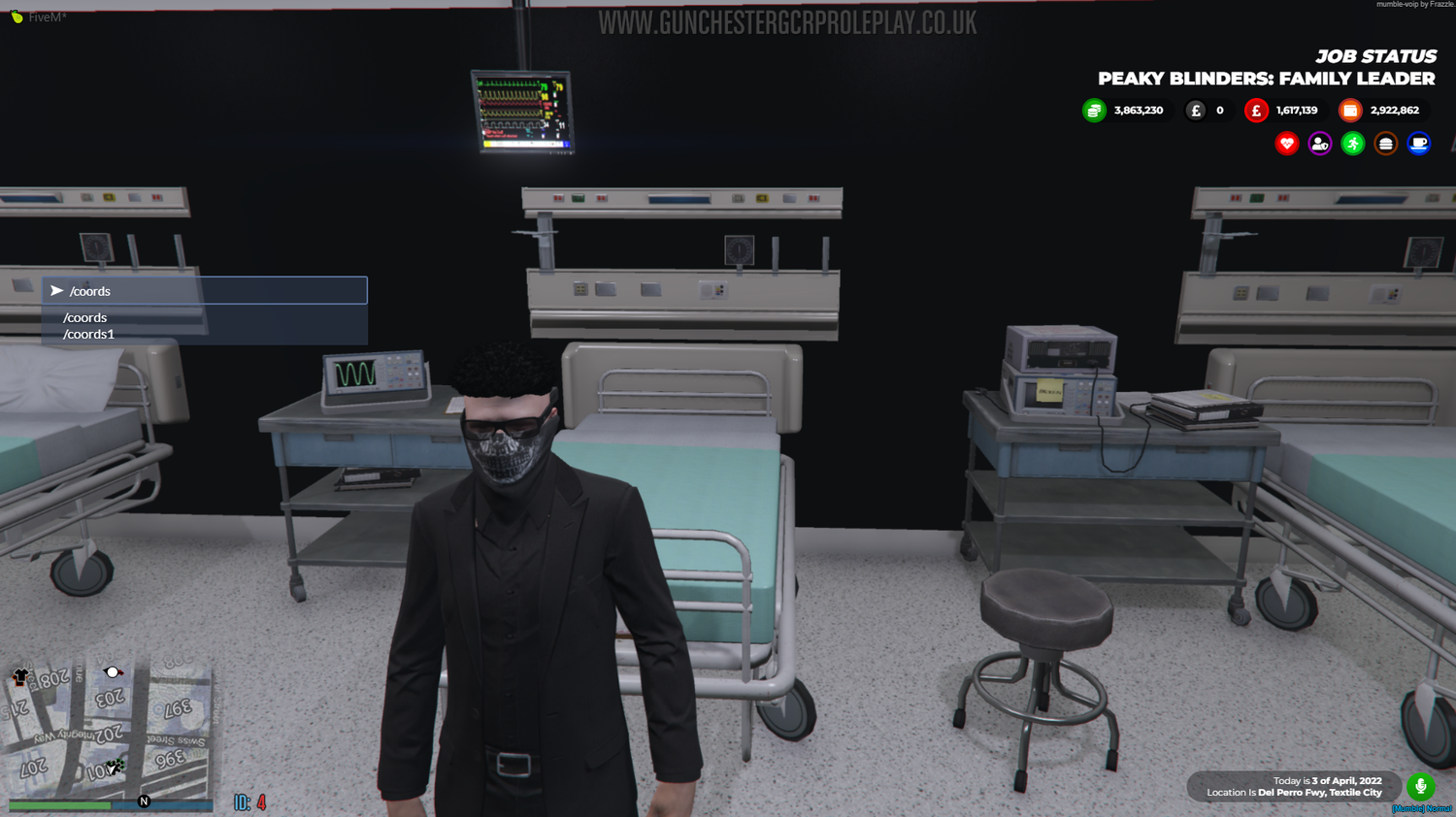Viewport: 1456px width, 817px height.
Task: Select /coords from the suggestion list
Action: tap(84, 316)
